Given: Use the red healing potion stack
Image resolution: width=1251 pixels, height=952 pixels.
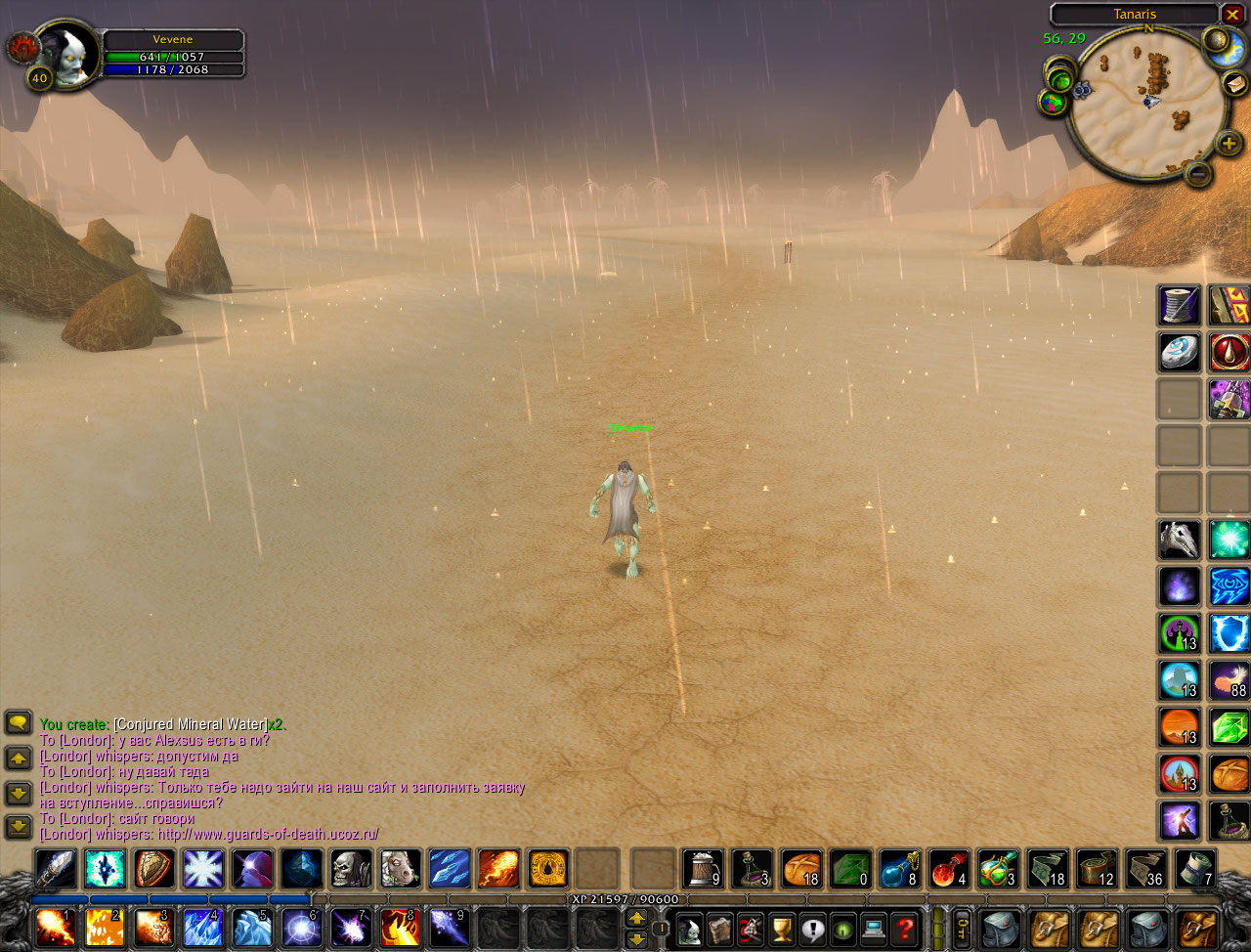Looking at the screenshot, I should [x=948, y=868].
